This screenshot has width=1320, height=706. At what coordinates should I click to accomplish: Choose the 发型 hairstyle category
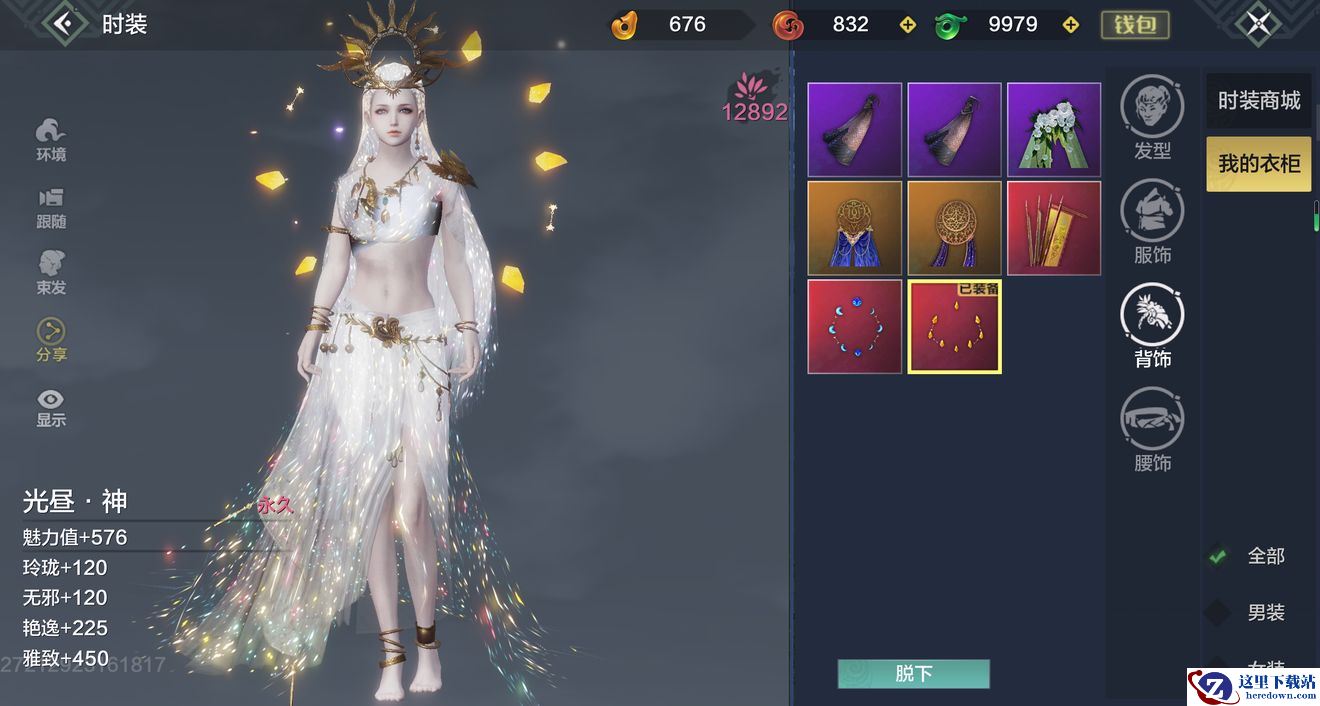(1152, 117)
